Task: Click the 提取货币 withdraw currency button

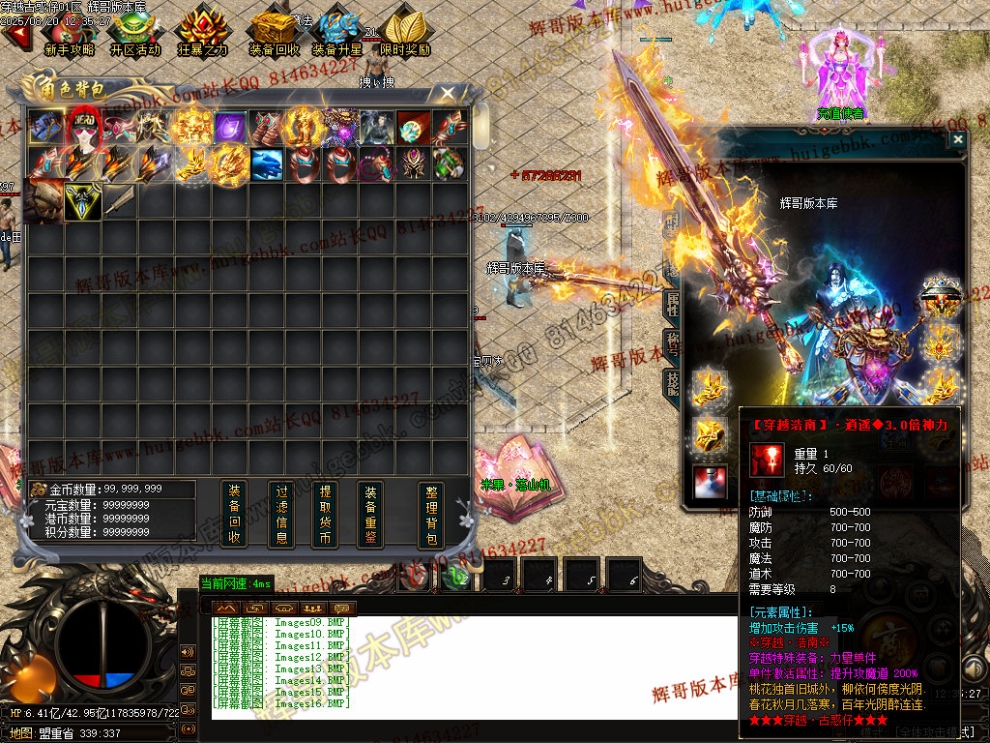Action: coord(325,514)
